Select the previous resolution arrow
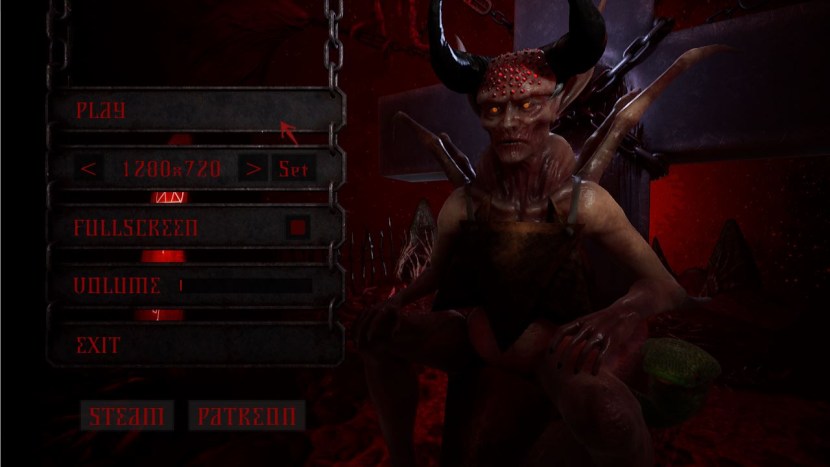The height and width of the screenshot is (467, 830). pyautogui.click(x=89, y=169)
